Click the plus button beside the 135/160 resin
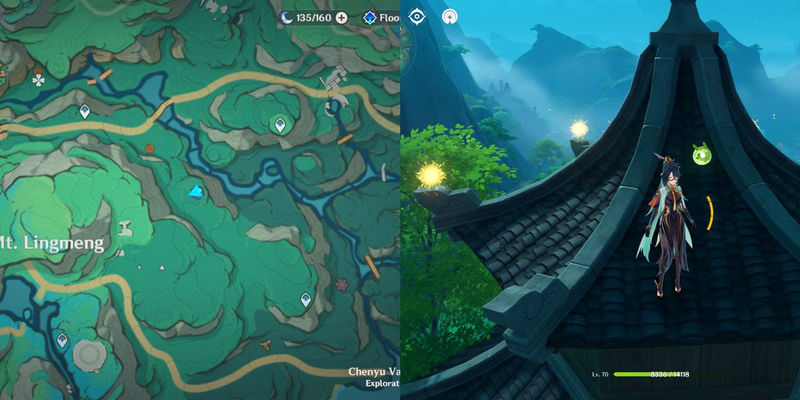800x400 pixels. click(x=341, y=17)
